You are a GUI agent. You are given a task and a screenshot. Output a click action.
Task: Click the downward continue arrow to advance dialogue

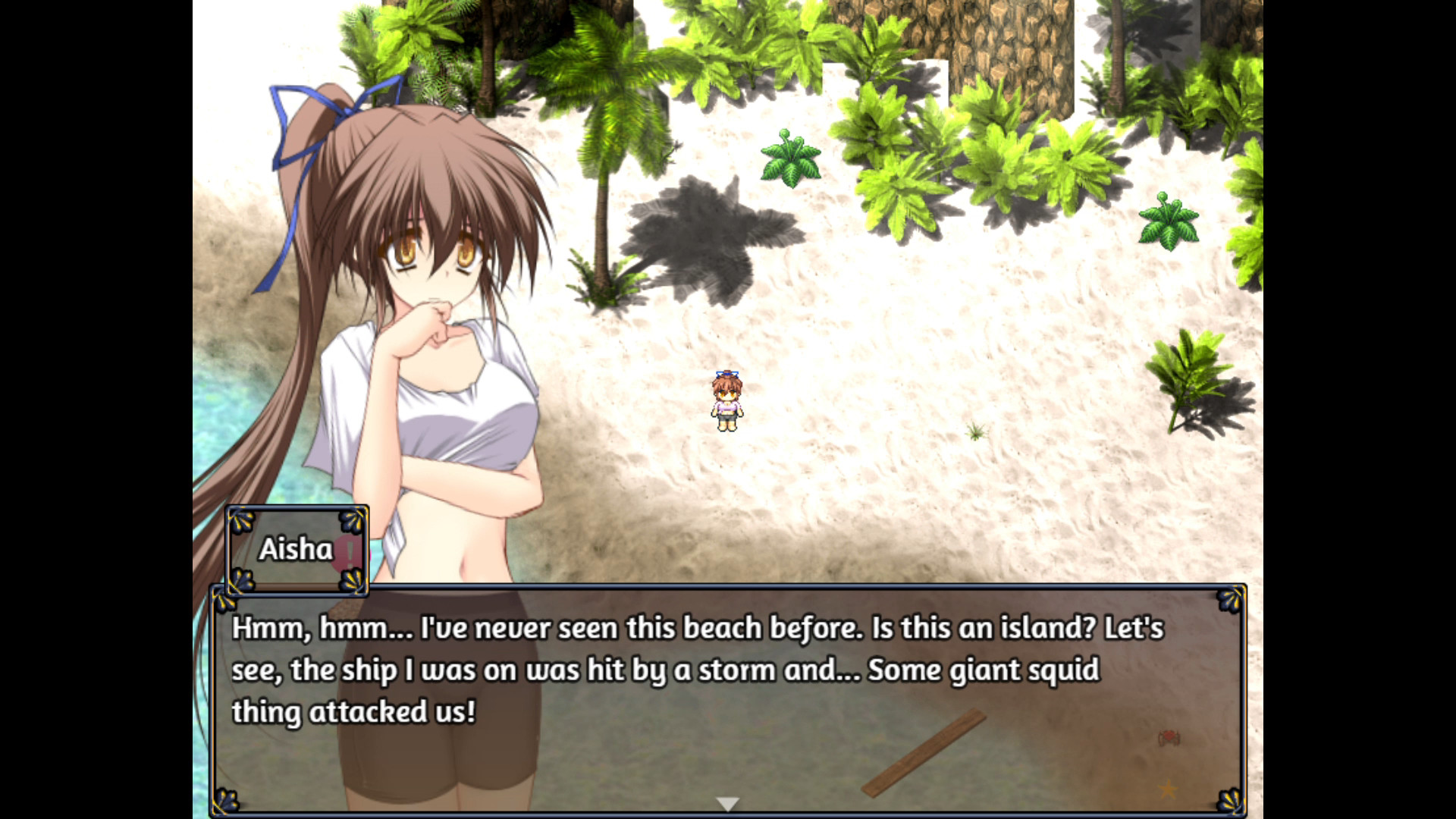[x=728, y=801]
